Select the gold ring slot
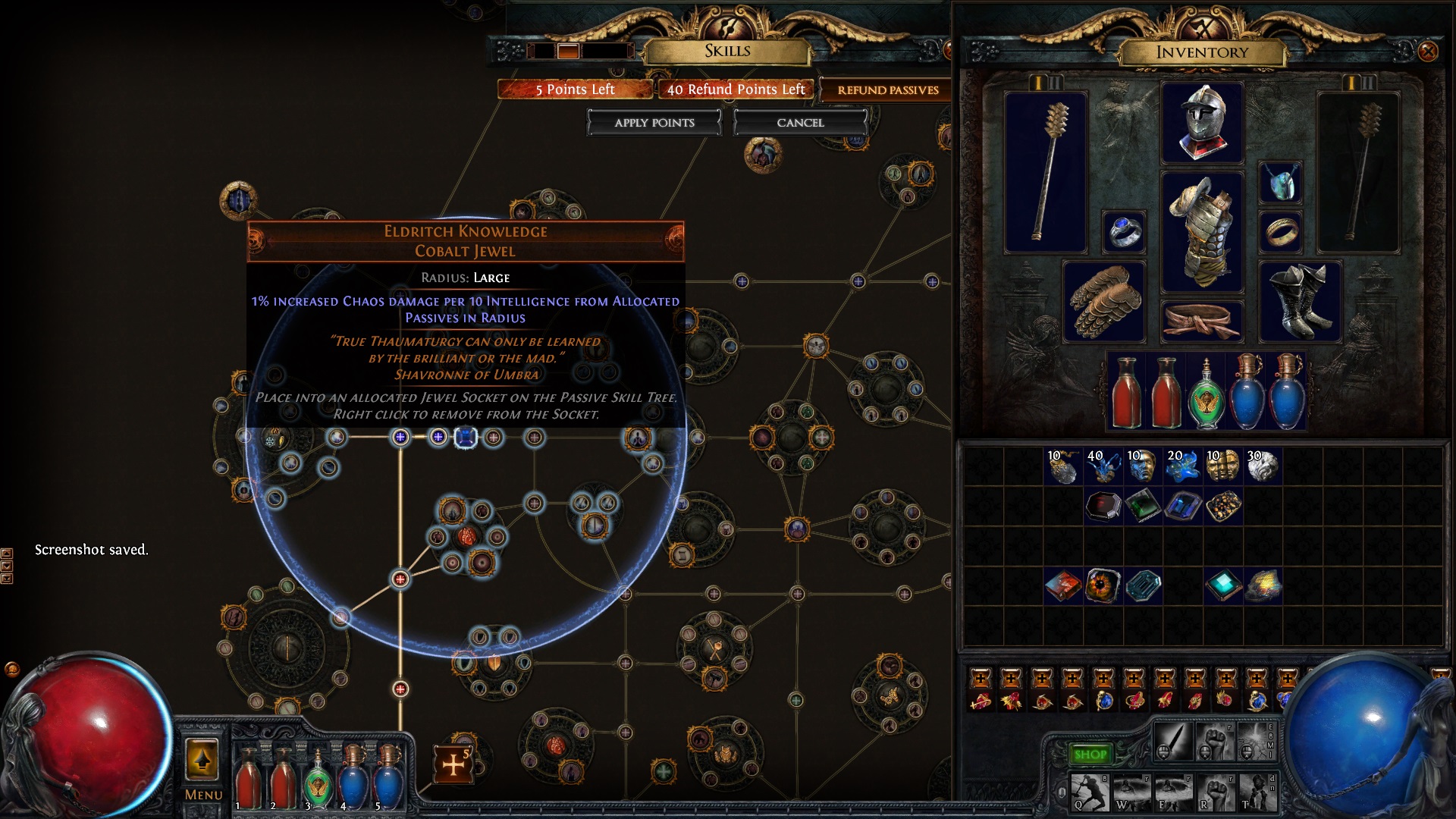This screenshot has width=1456, height=819. (x=1280, y=231)
